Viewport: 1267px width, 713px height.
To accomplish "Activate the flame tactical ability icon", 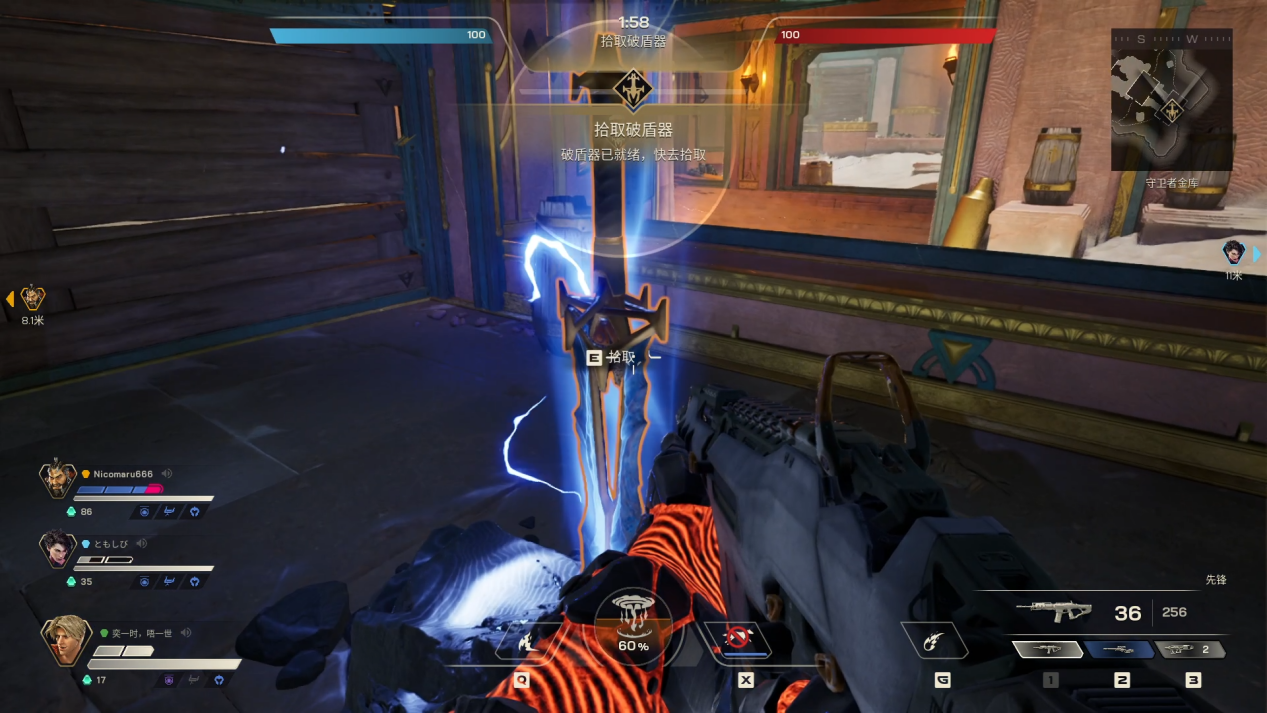I will click(x=521, y=639).
